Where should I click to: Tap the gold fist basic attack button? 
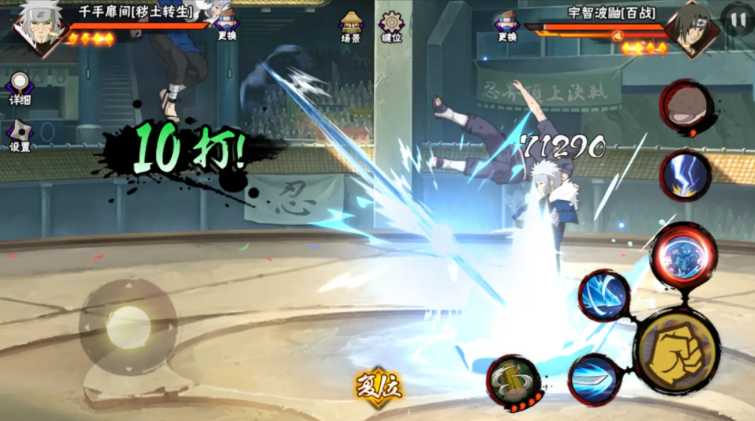click(676, 352)
